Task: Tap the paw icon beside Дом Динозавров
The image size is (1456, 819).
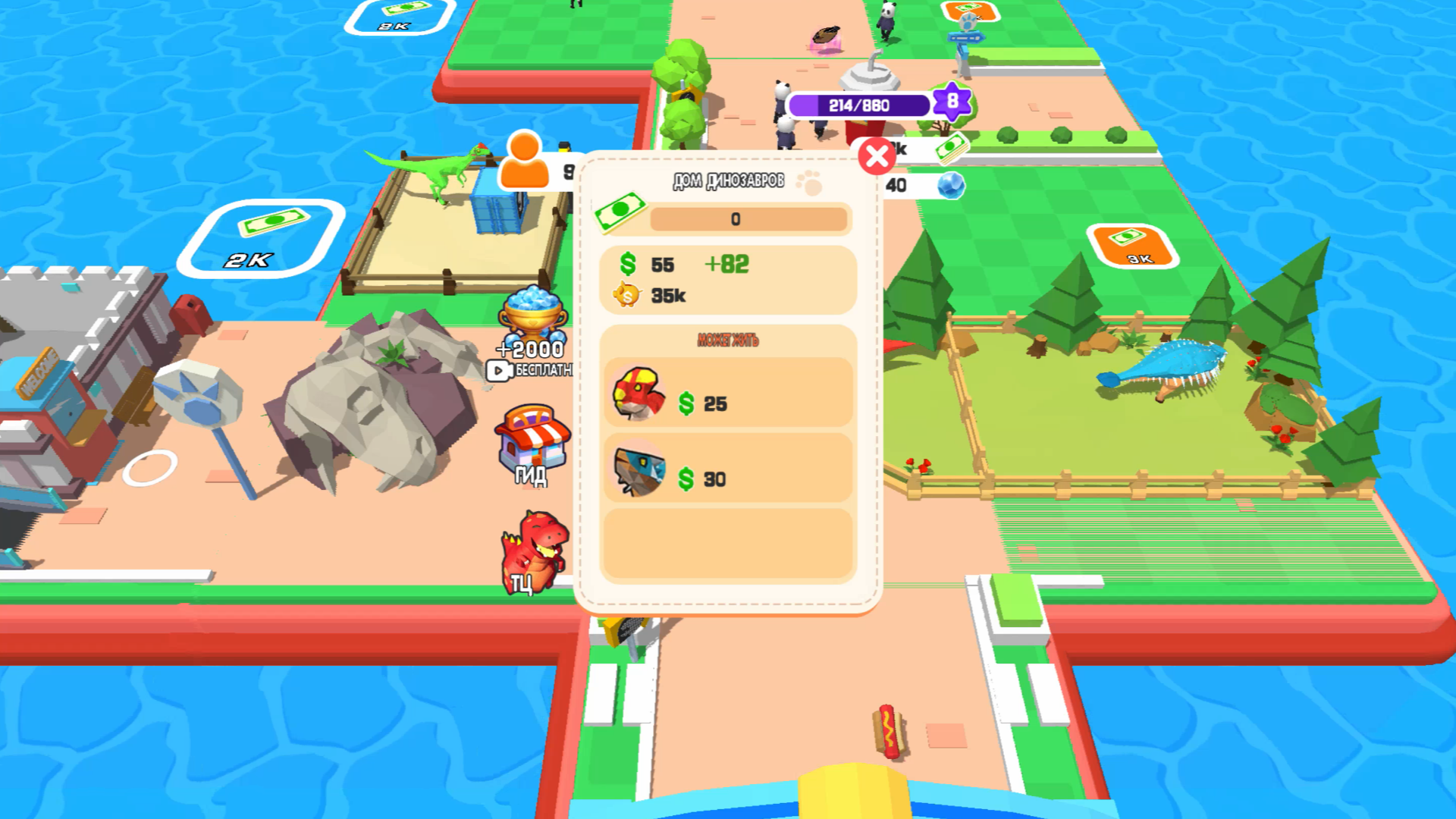Action: click(x=813, y=184)
